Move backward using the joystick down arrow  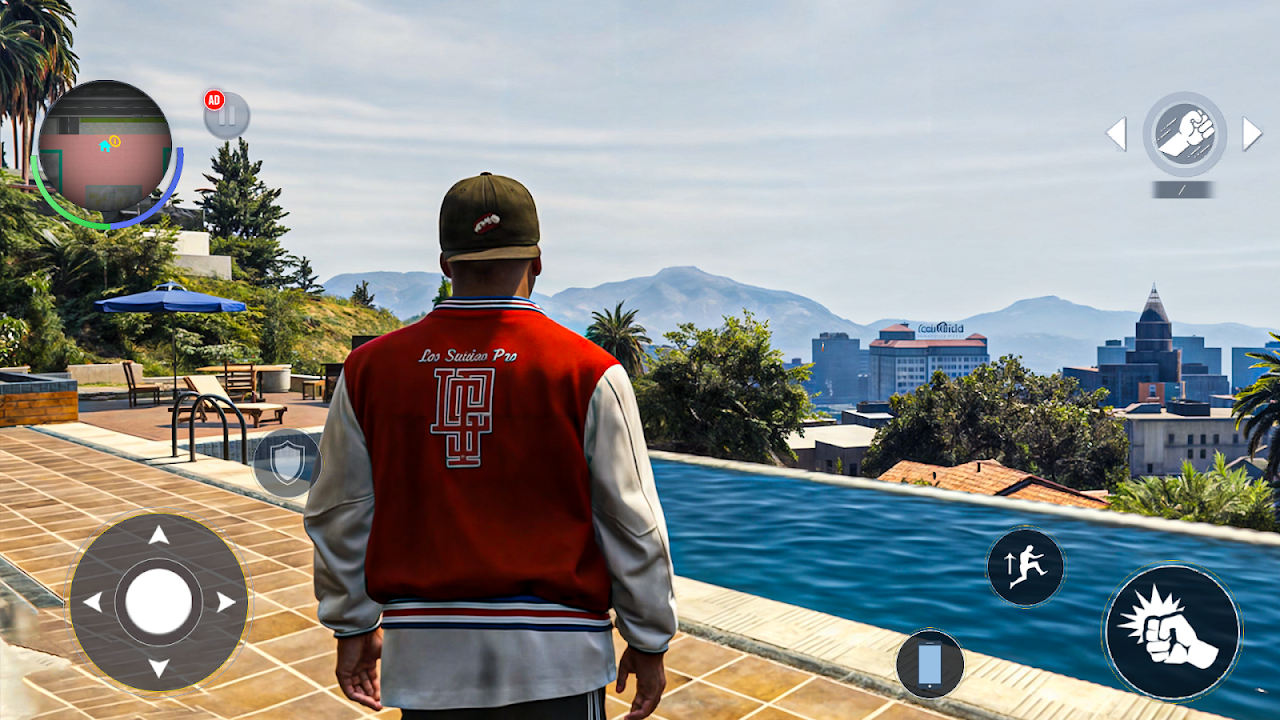pyautogui.click(x=159, y=667)
